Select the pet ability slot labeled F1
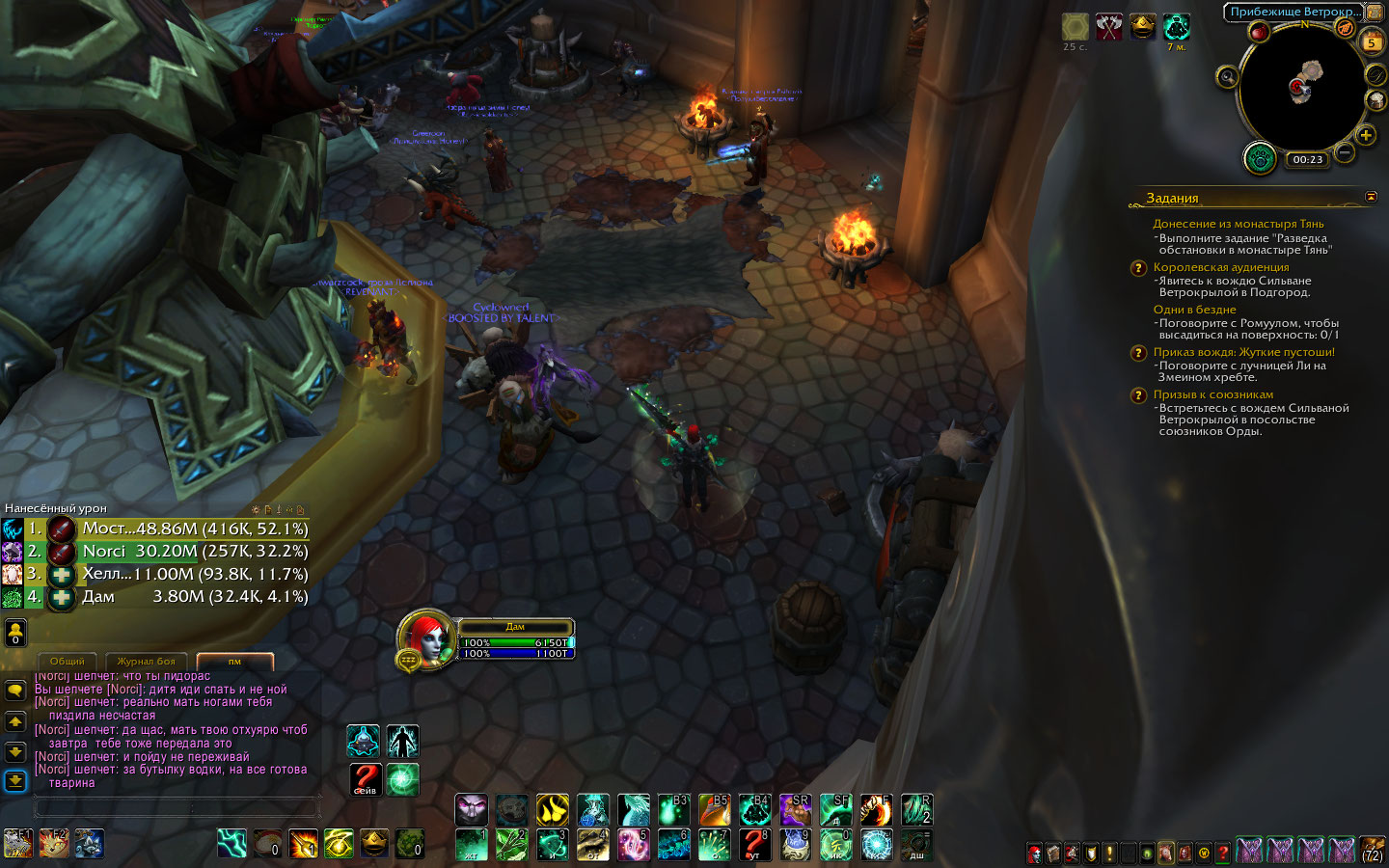The height and width of the screenshot is (868, 1389). (x=17, y=843)
